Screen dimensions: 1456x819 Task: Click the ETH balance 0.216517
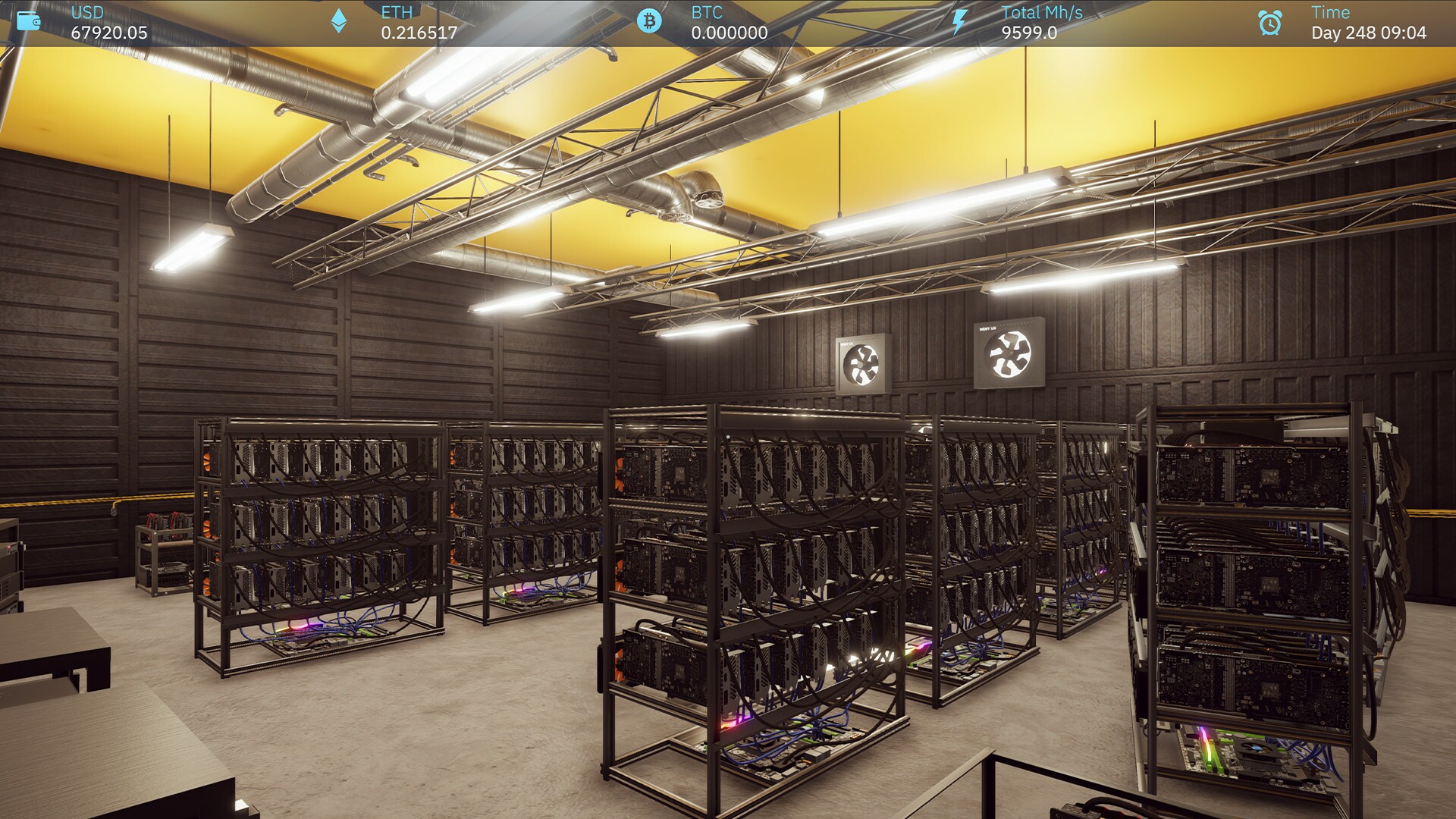click(x=419, y=33)
